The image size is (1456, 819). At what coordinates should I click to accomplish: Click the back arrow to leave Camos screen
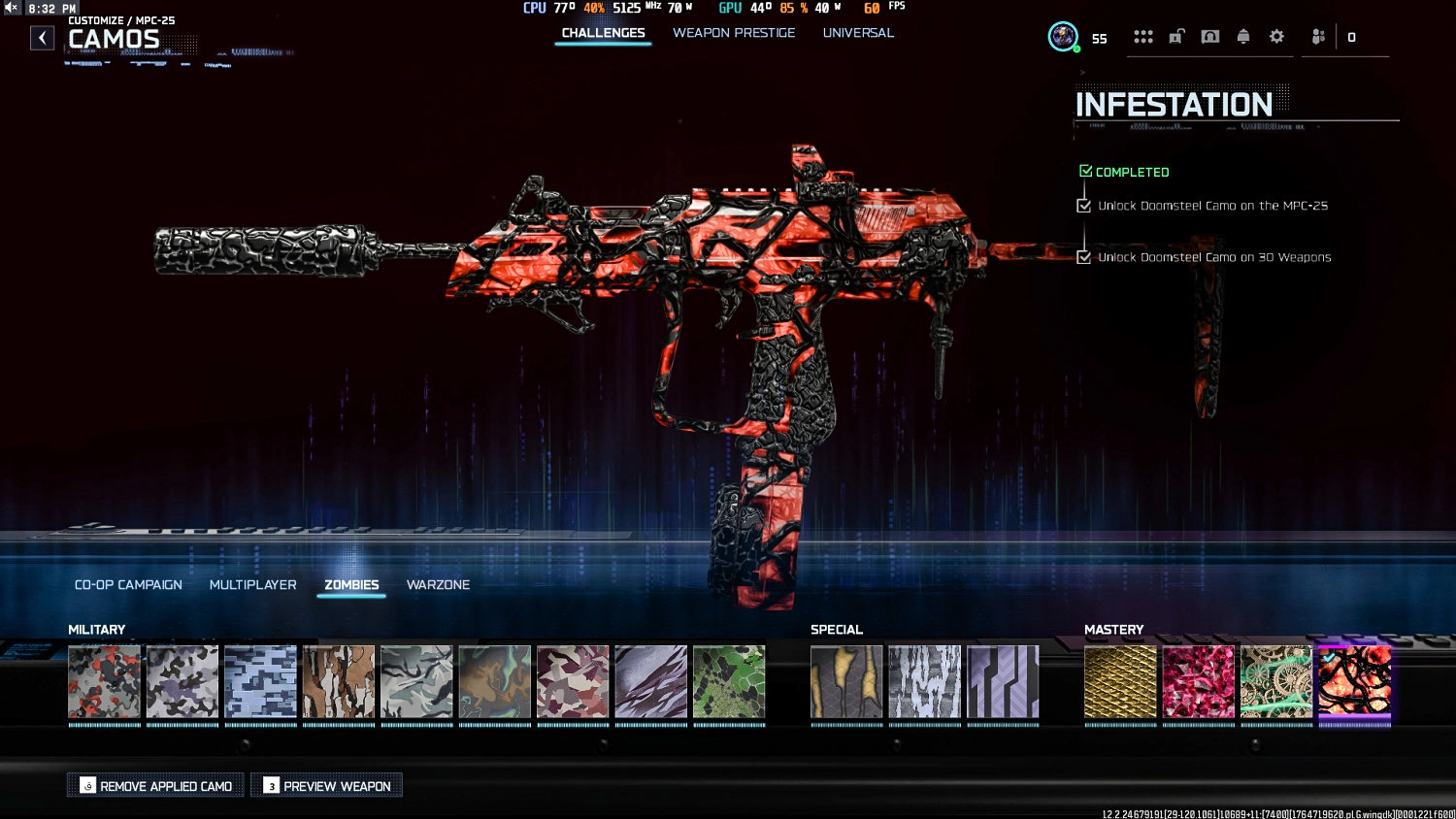point(42,37)
